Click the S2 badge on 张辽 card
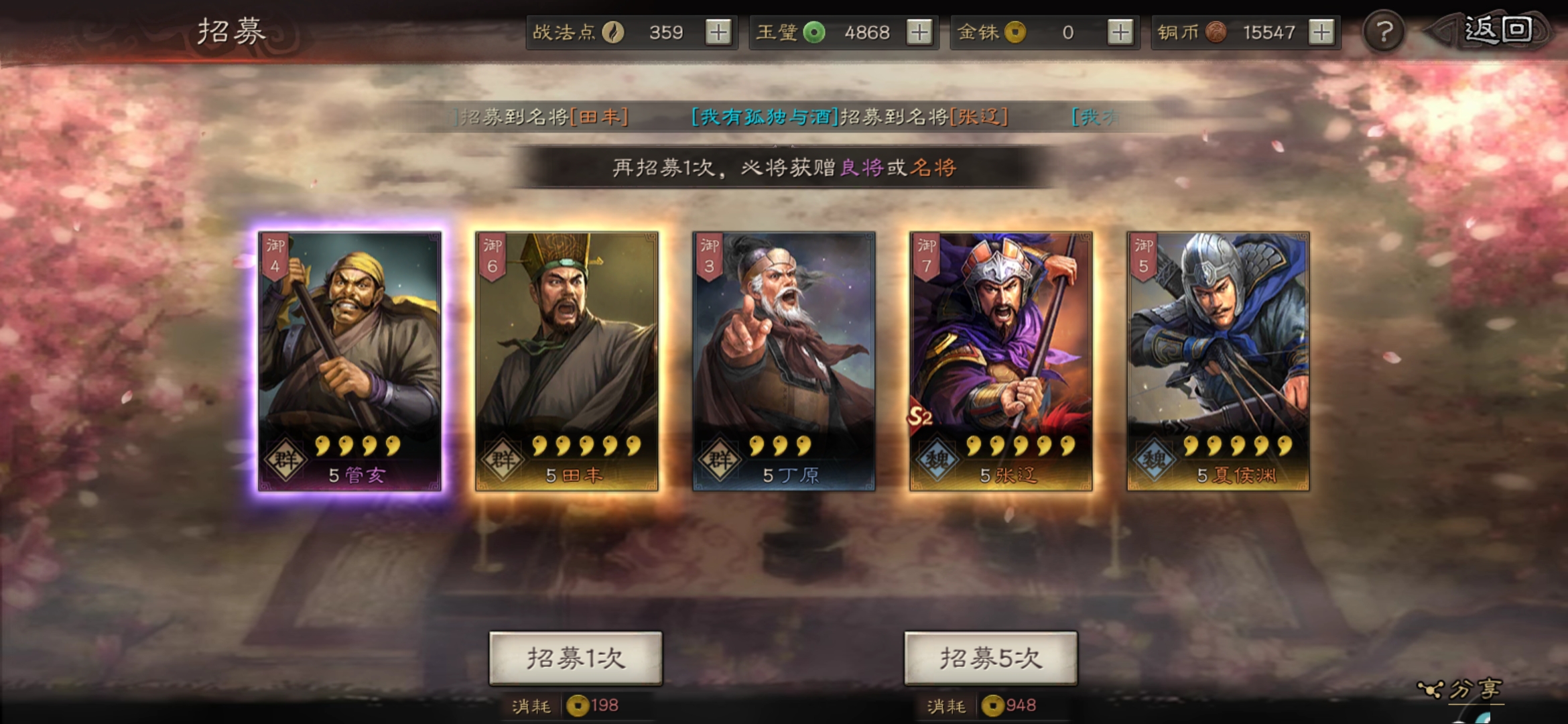 point(919,417)
